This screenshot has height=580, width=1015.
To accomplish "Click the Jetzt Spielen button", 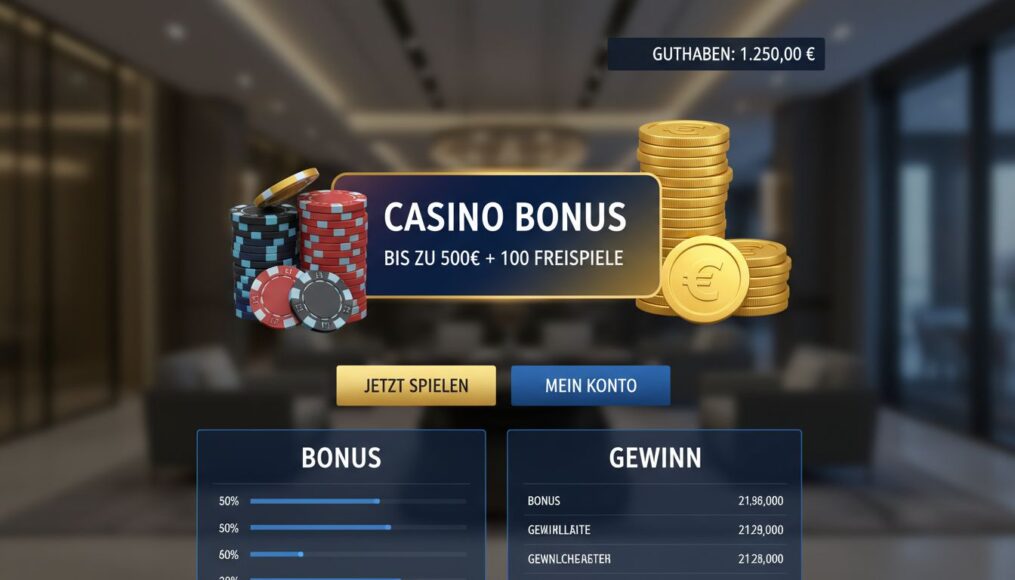I will (416, 385).
